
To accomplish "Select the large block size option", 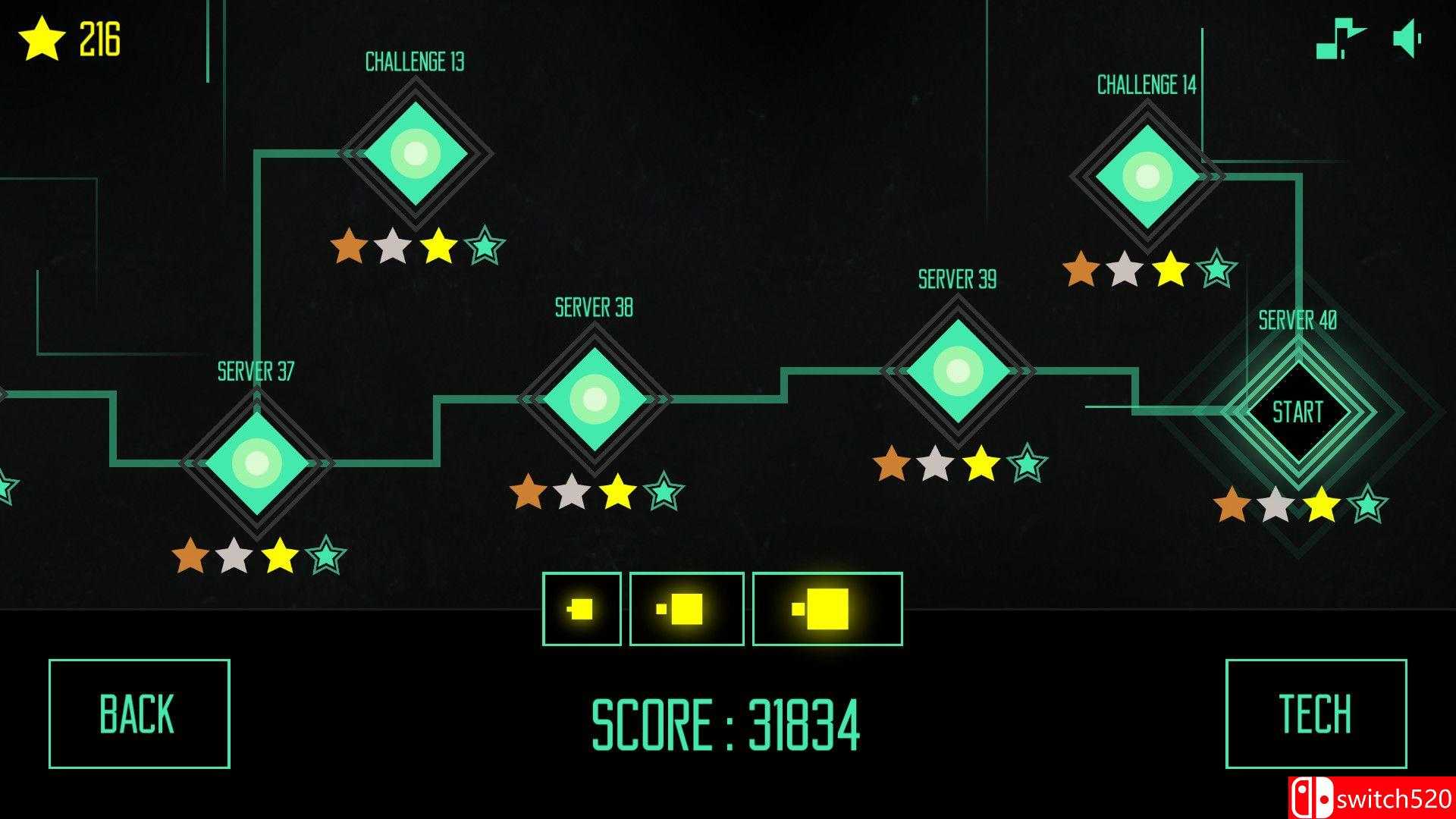I will [826, 608].
